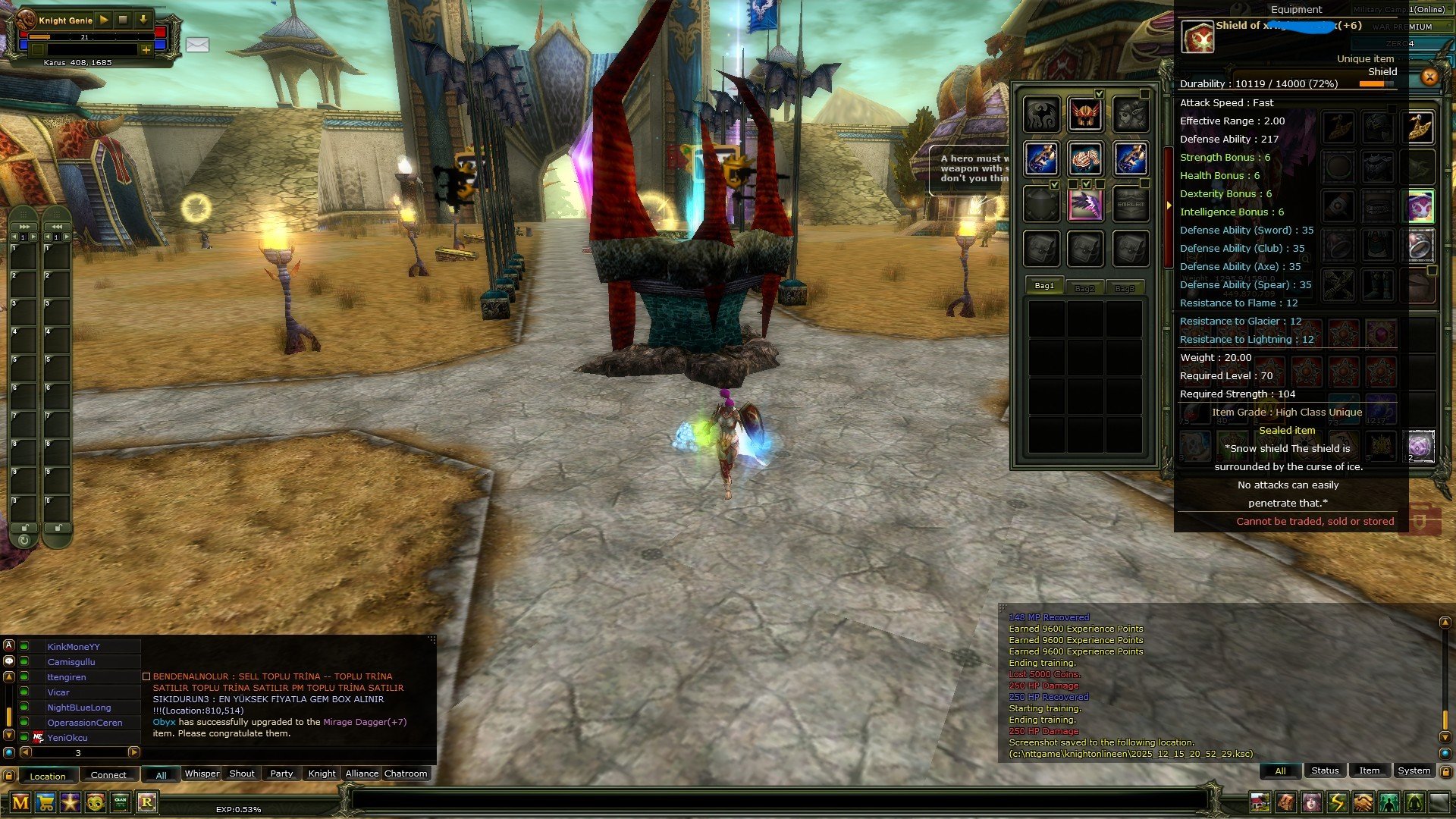Open the handshake trade icon
Screen dimensions: 1456x819
tap(1363, 802)
